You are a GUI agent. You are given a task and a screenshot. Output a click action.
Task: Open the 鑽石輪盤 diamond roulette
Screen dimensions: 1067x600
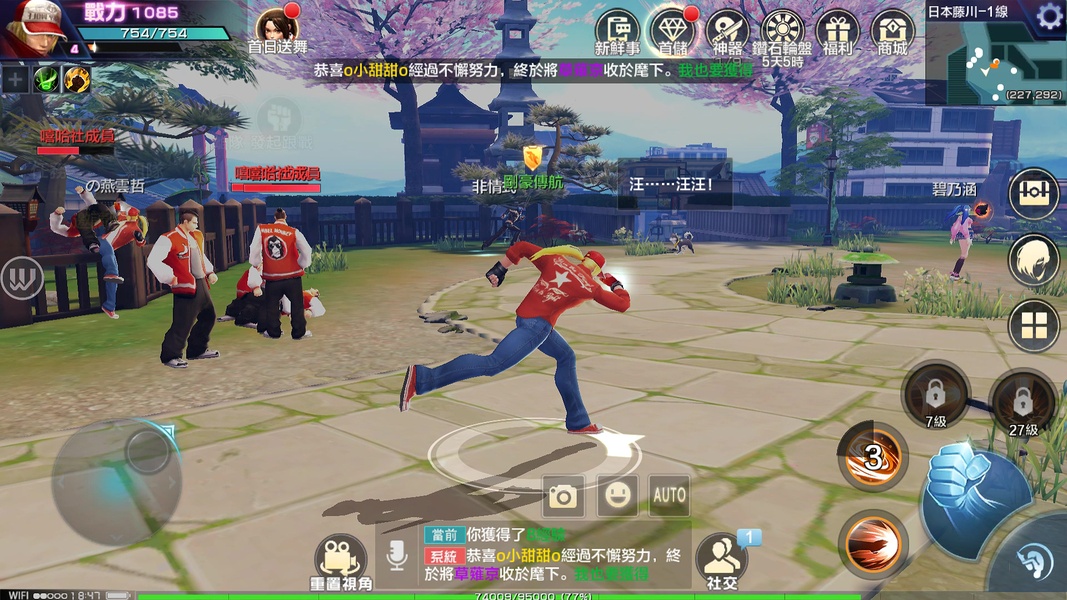pos(782,31)
